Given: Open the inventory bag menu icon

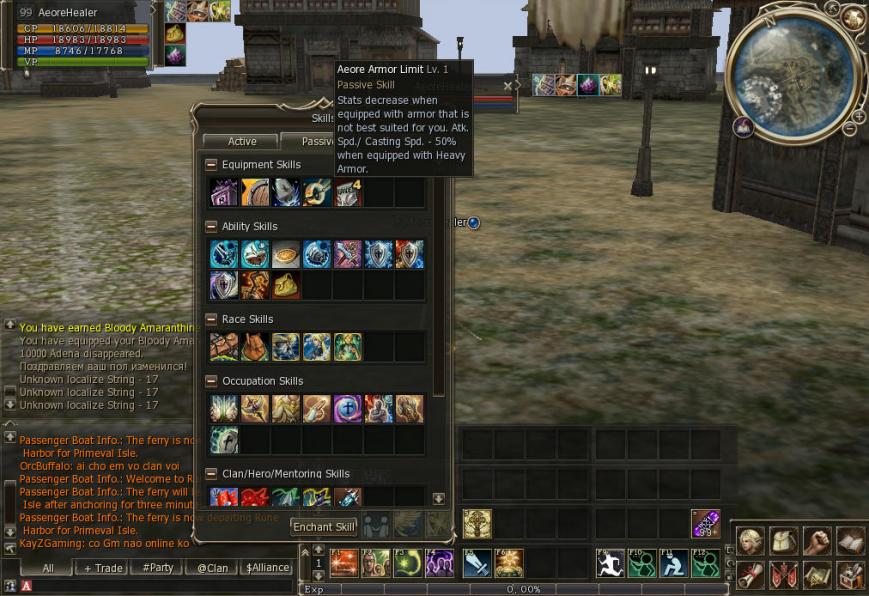Looking at the screenshot, I should pos(784,541).
